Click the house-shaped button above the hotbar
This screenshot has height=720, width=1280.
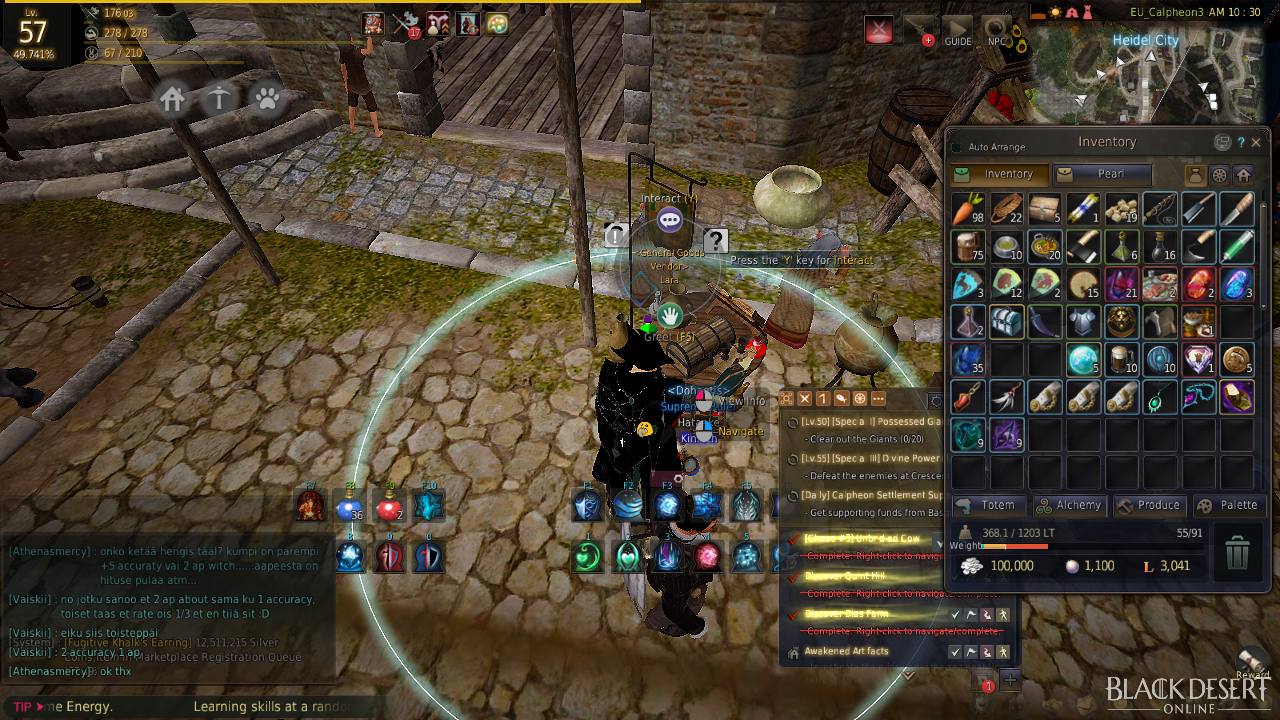coord(173,98)
